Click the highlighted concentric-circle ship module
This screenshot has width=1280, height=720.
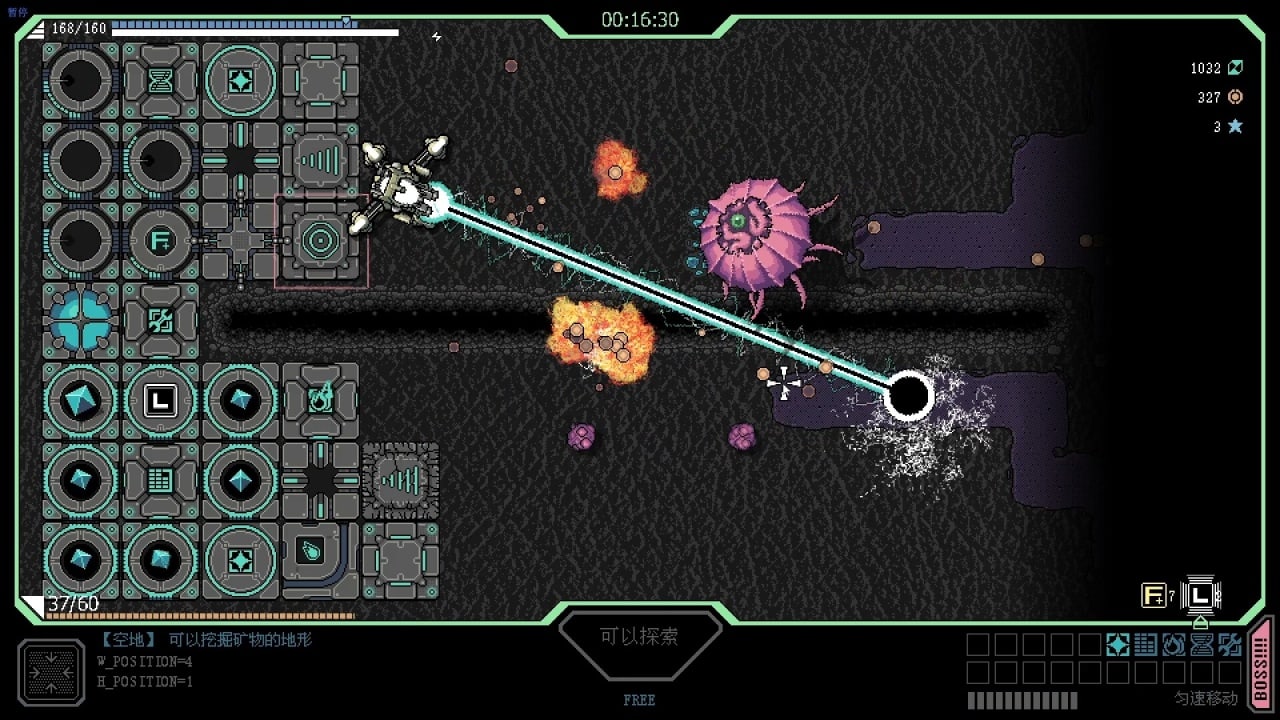click(x=320, y=241)
